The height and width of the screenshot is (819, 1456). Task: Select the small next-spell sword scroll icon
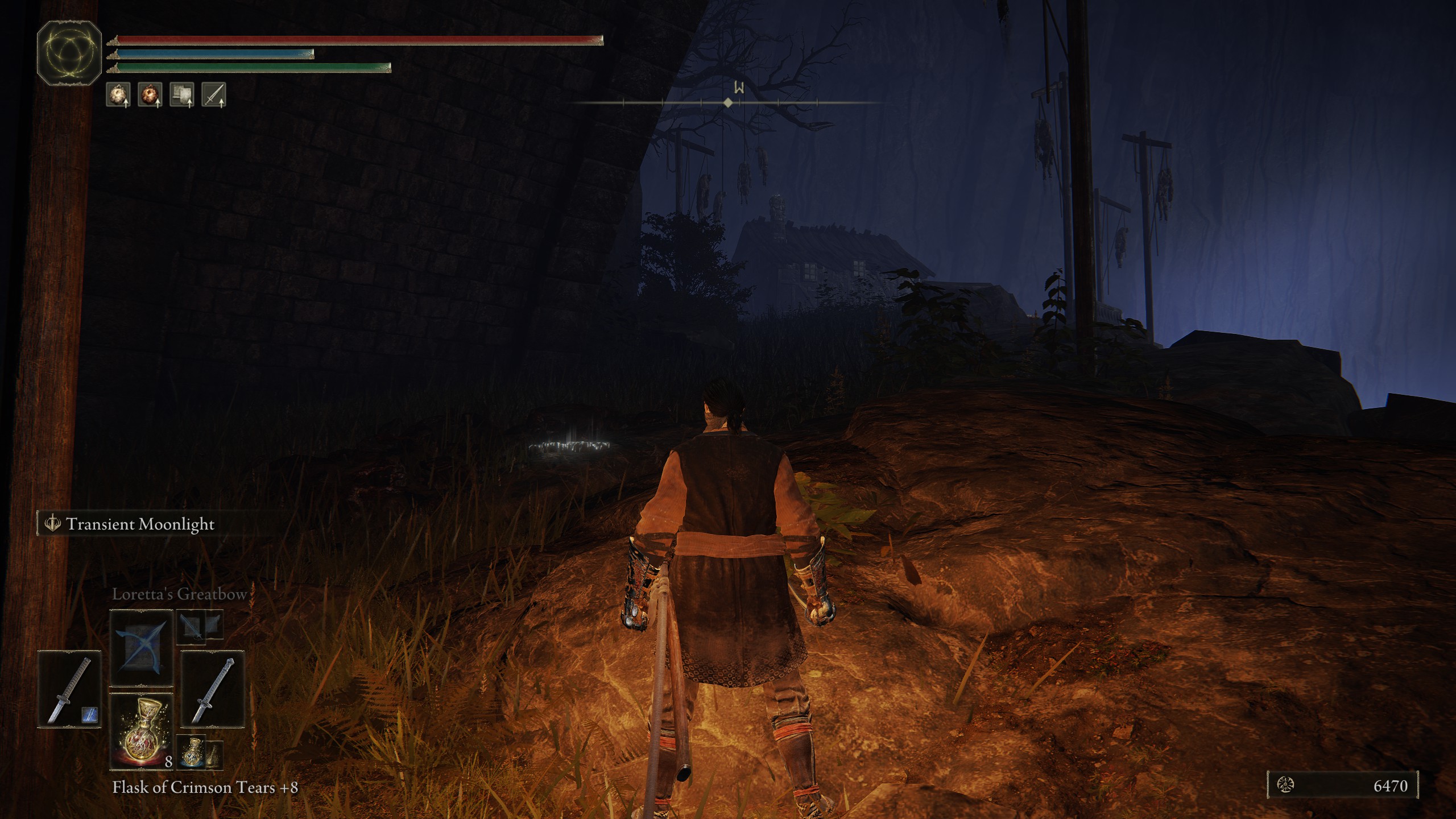coord(192,627)
